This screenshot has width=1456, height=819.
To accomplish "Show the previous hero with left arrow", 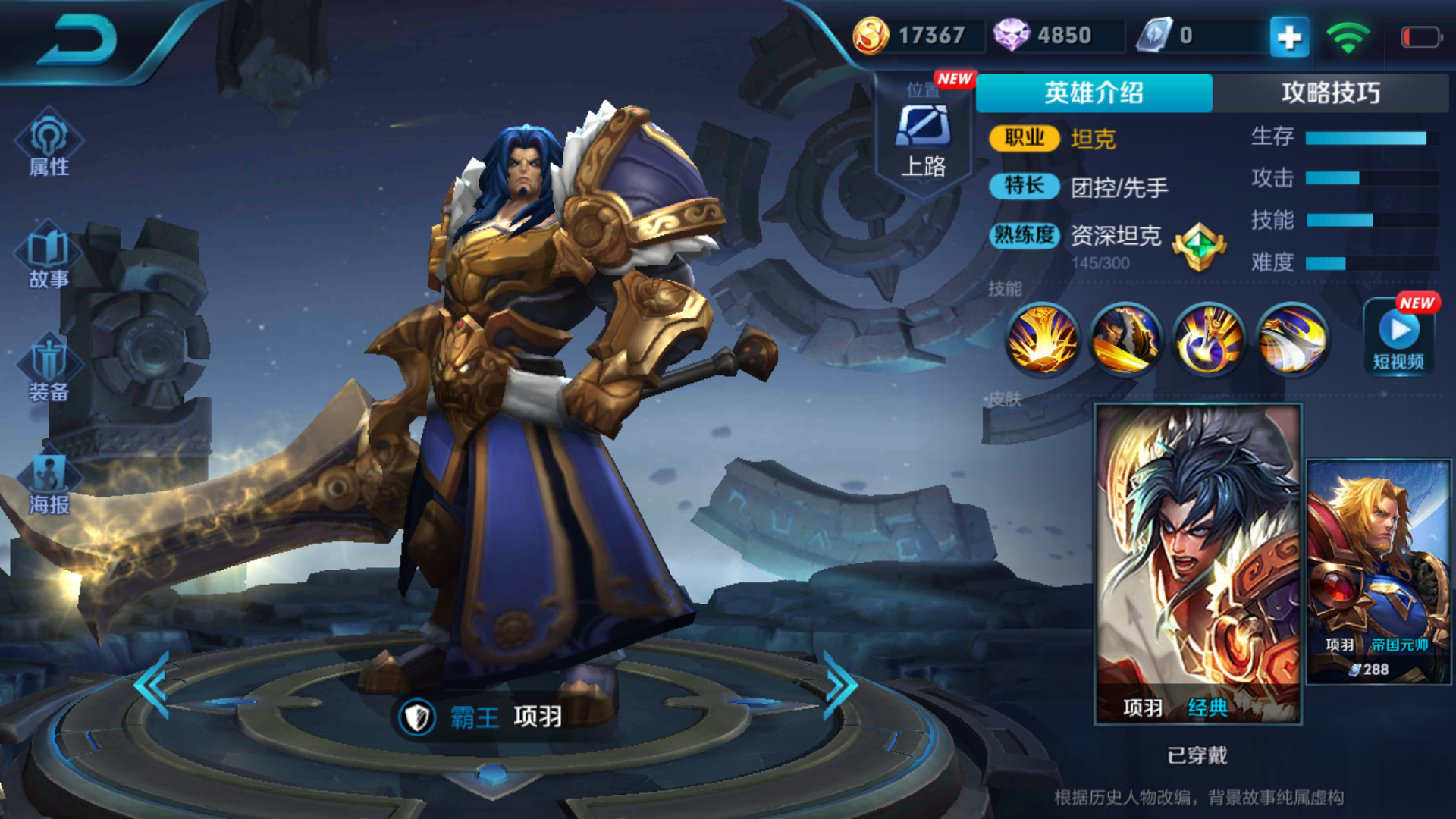I will [x=153, y=685].
